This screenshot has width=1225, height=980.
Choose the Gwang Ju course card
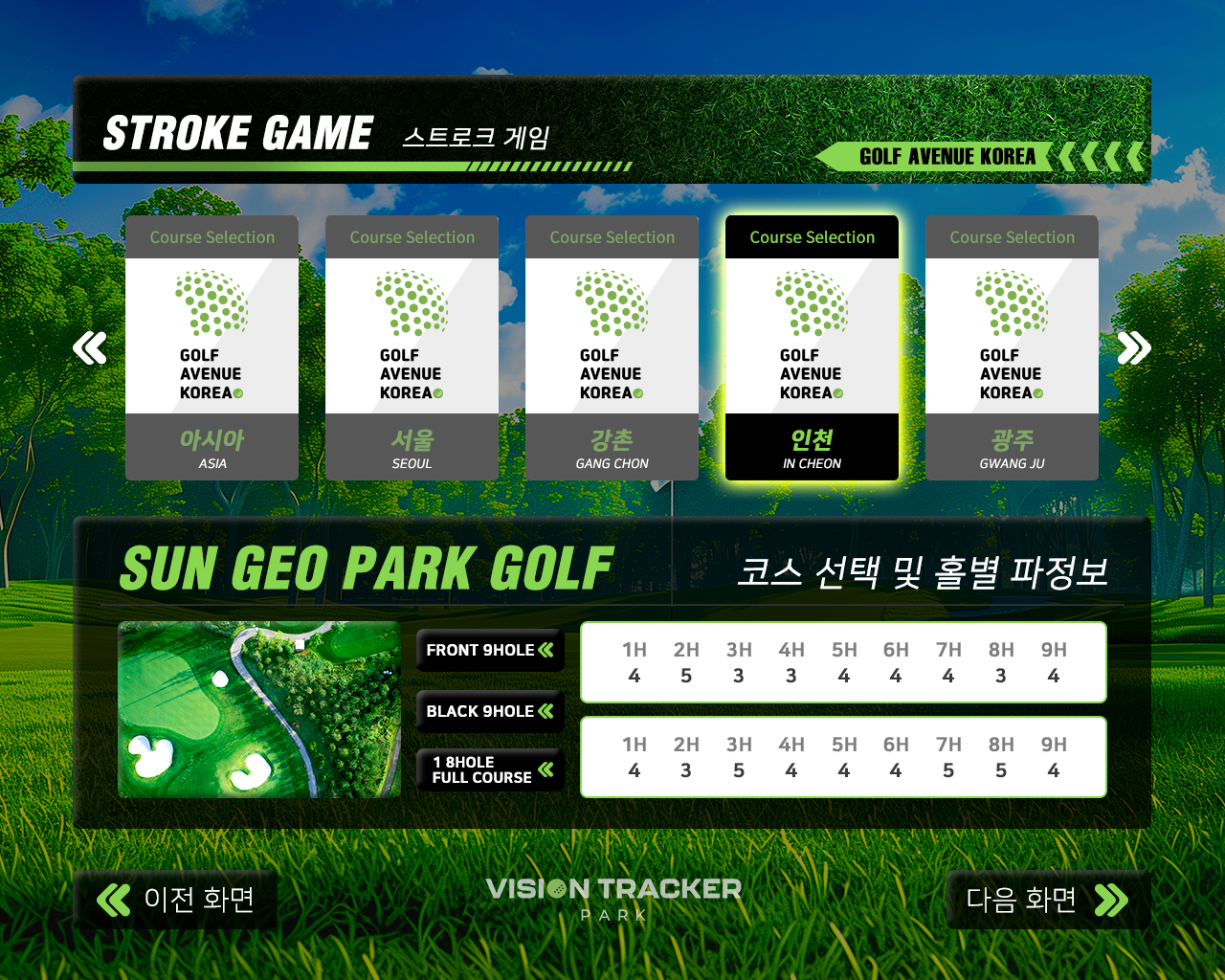tap(1012, 348)
